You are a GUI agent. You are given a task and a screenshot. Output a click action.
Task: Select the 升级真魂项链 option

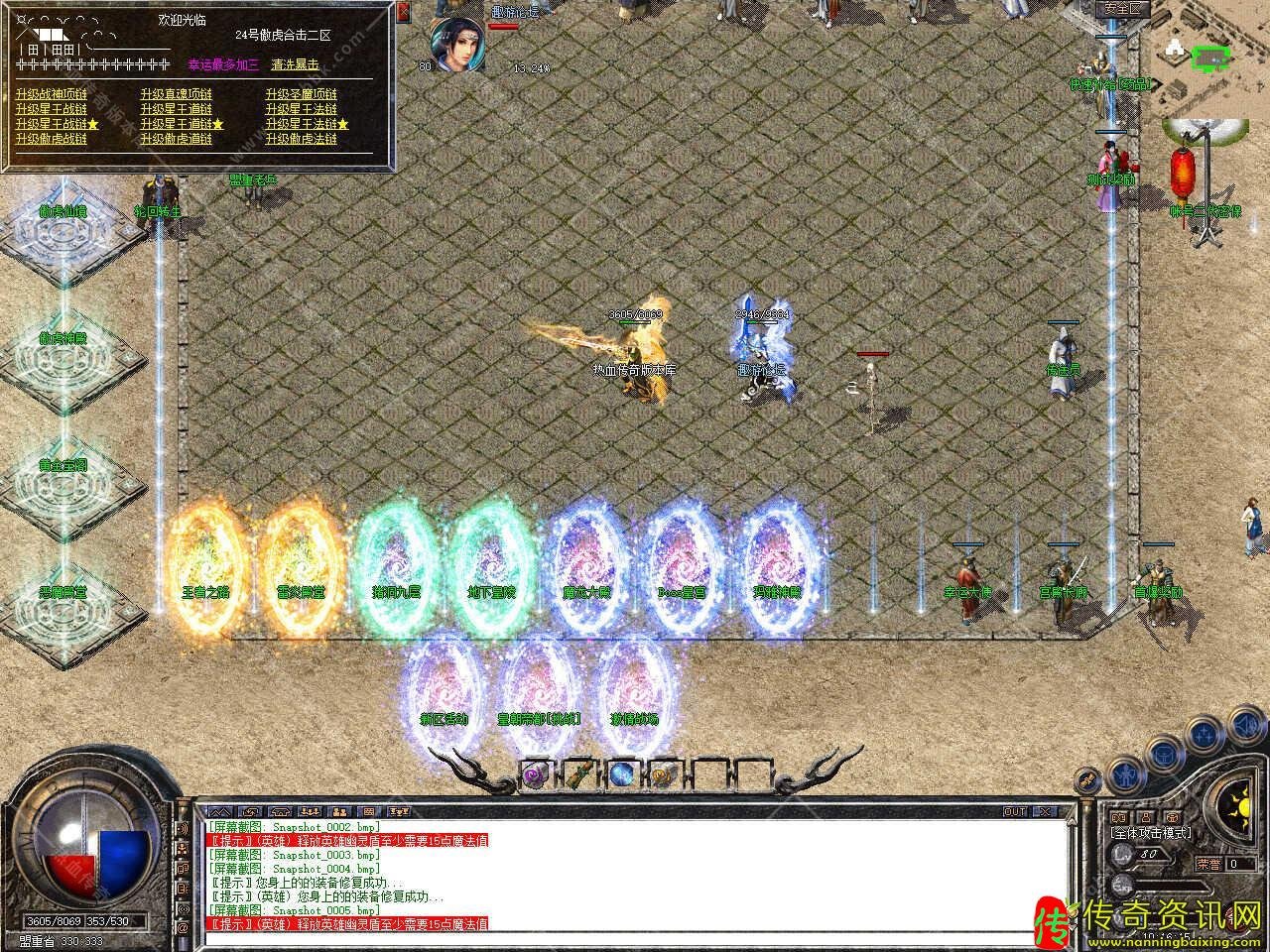177,94
